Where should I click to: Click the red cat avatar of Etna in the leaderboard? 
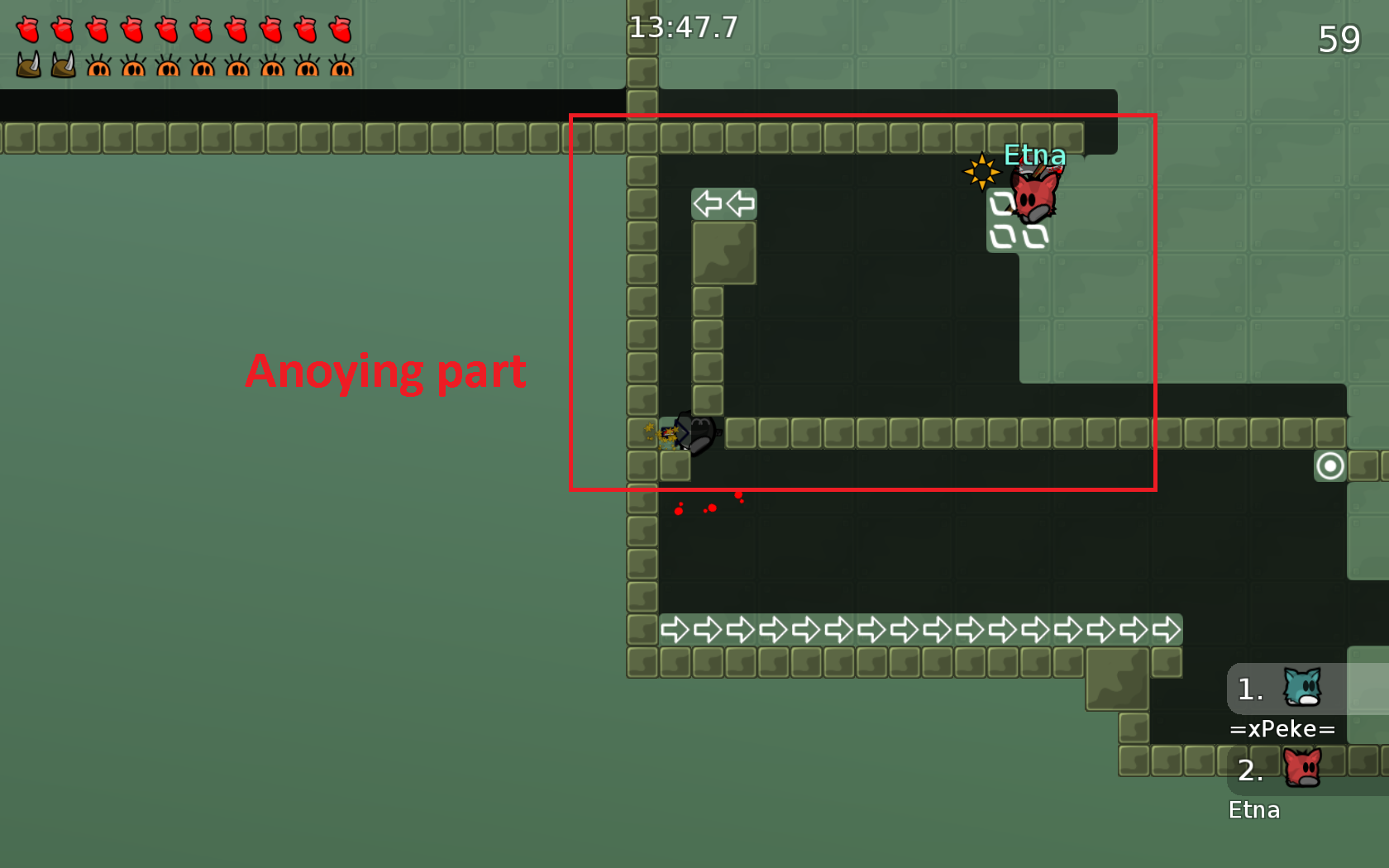click(x=1305, y=769)
